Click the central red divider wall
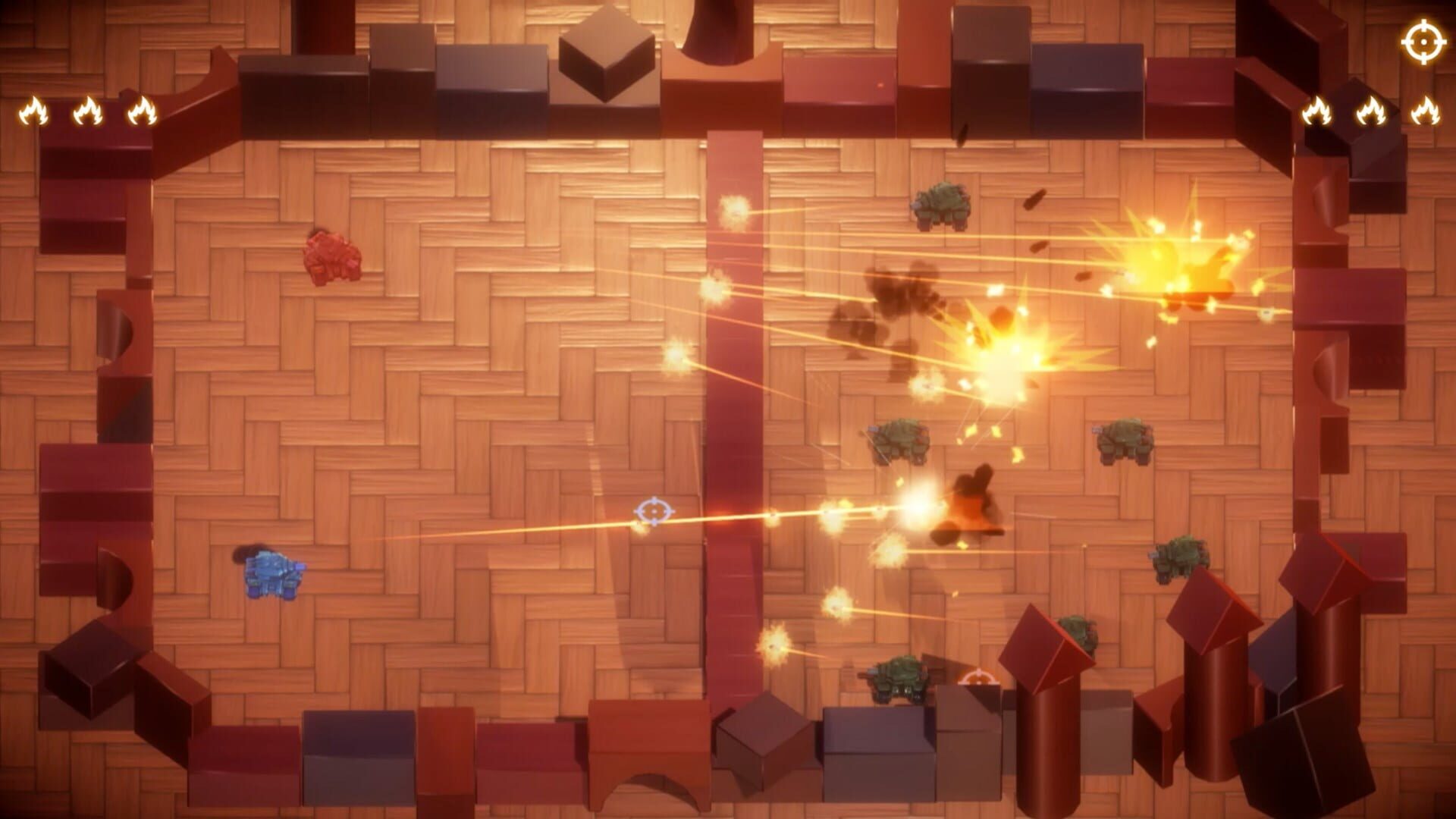This screenshot has height=819, width=1456. tap(734, 417)
